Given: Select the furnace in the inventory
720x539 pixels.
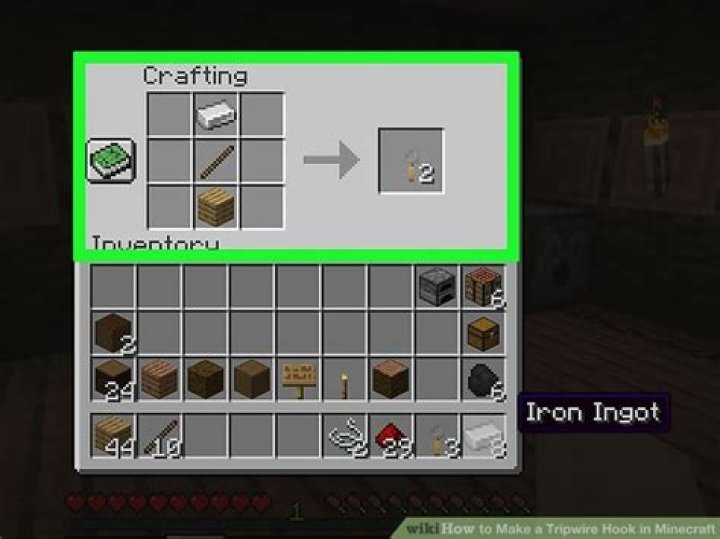Looking at the screenshot, I should tap(435, 287).
